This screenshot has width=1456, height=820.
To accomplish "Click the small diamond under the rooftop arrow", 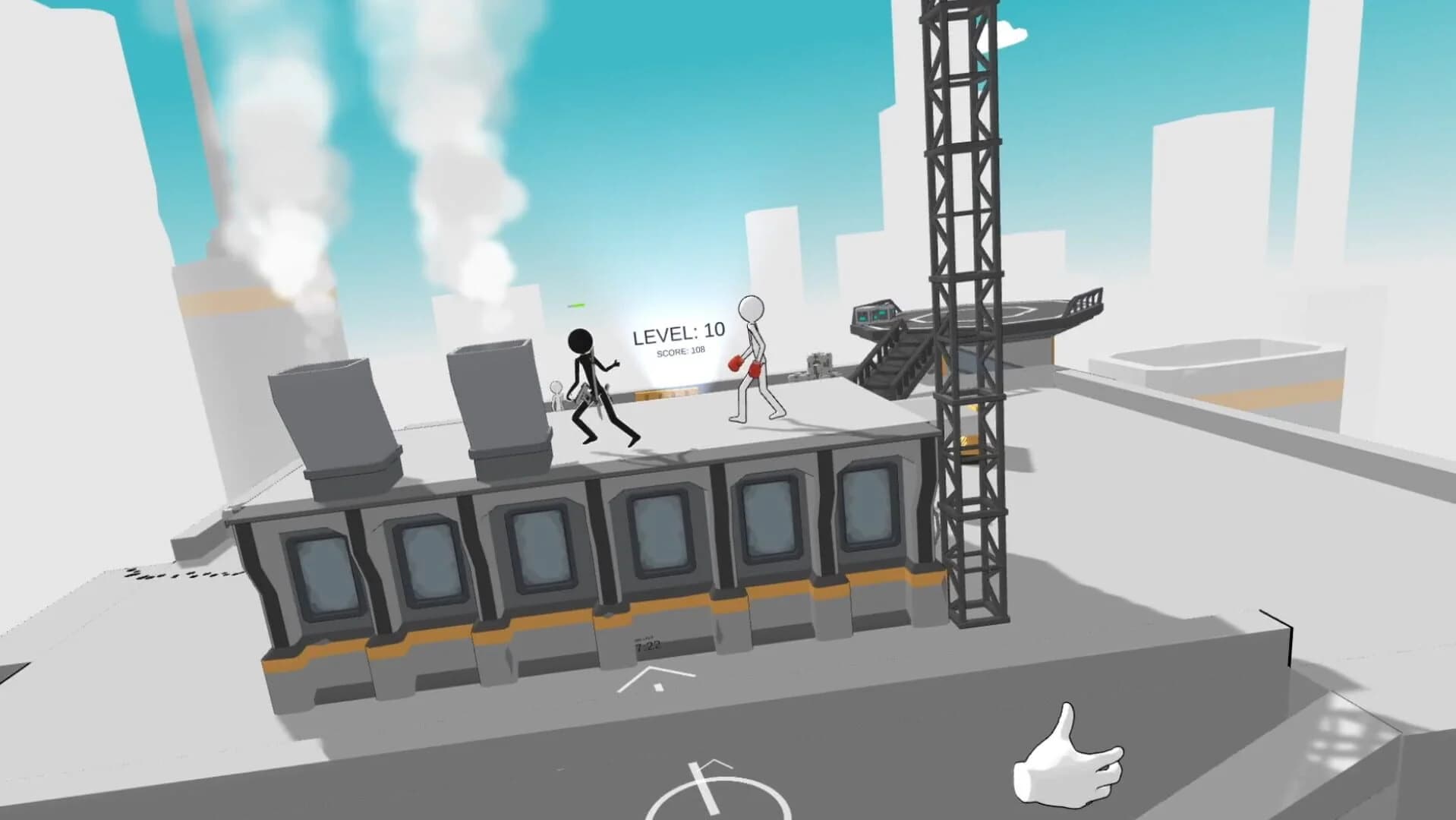I will 658,688.
